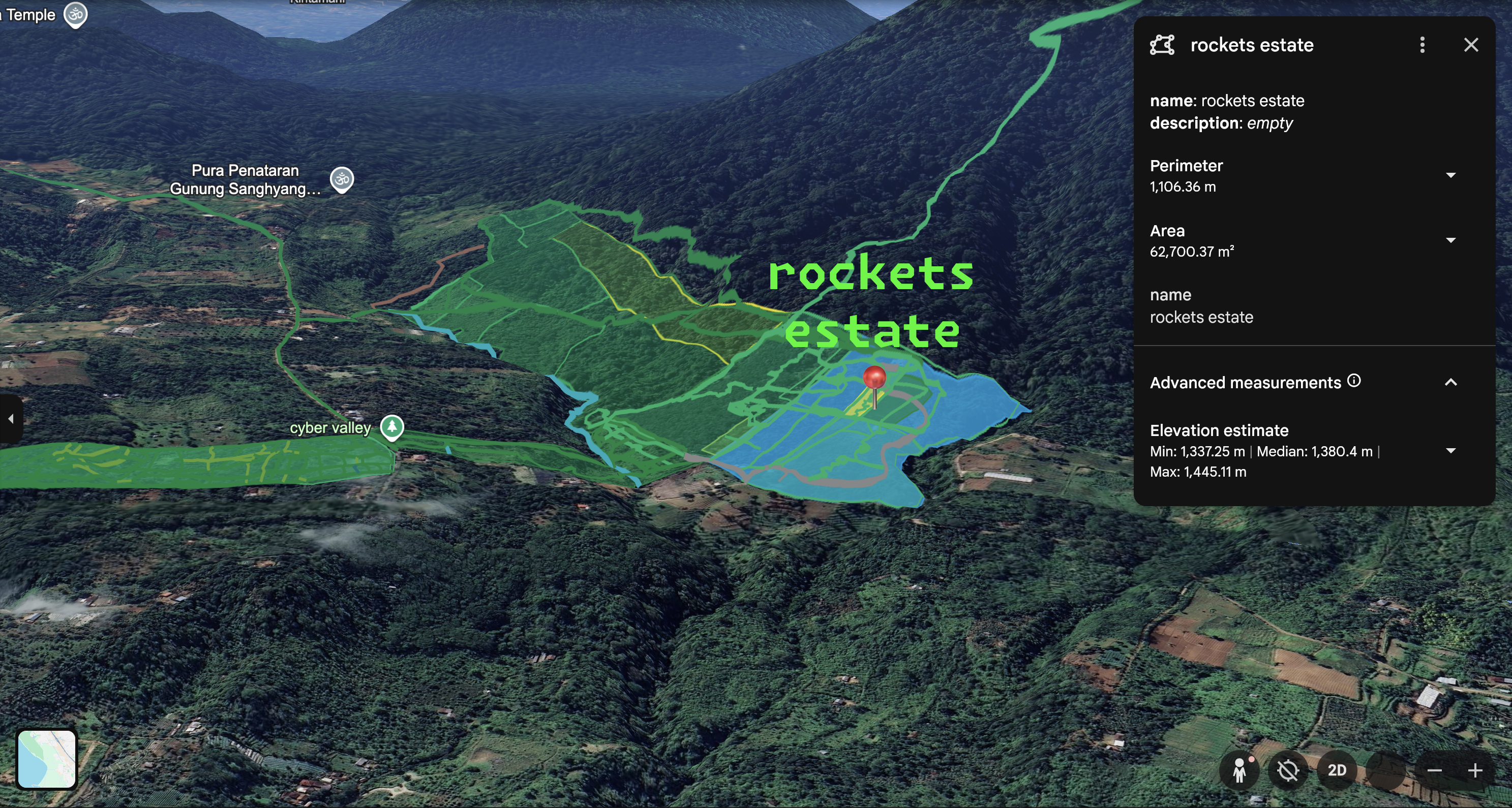Viewport: 1512px width, 808px height.
Task: Close the rockets estate info panel
Action: pyautogui.click(x=1470, y=45)
